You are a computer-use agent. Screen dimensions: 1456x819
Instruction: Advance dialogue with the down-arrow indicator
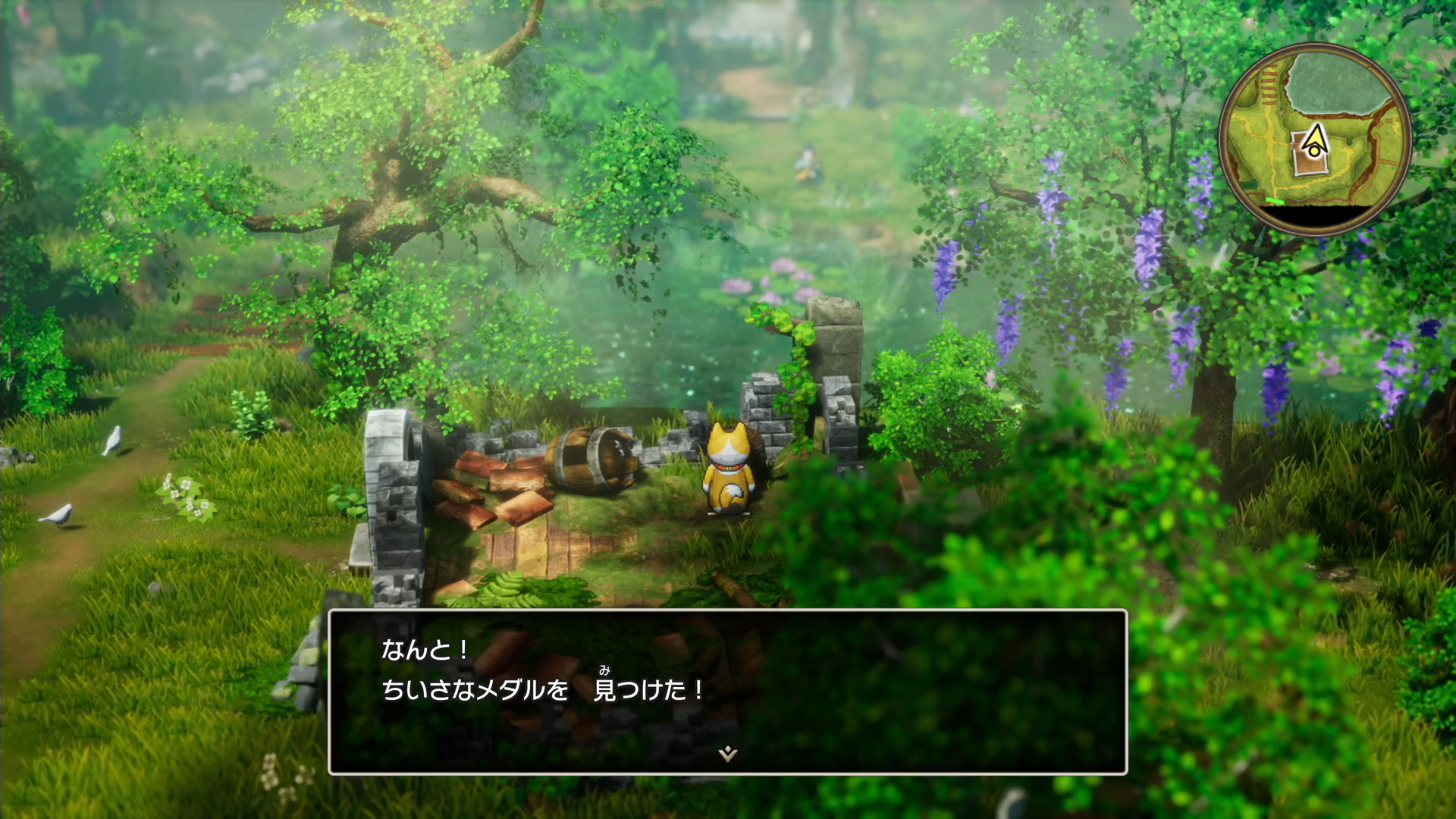click(x=728, y=753)
